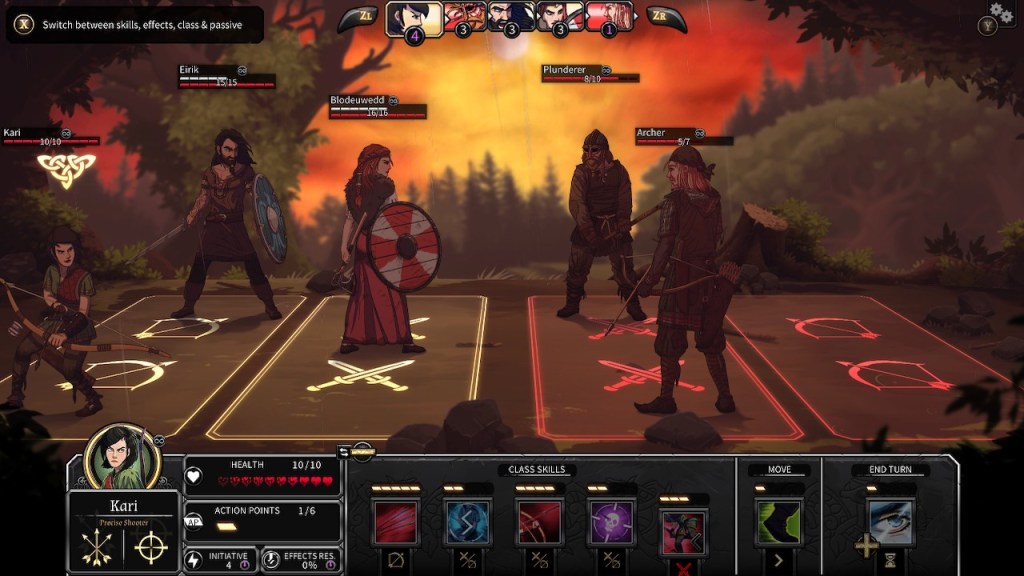Inspect the crosshair passive icon

click(x=151, y=547)
